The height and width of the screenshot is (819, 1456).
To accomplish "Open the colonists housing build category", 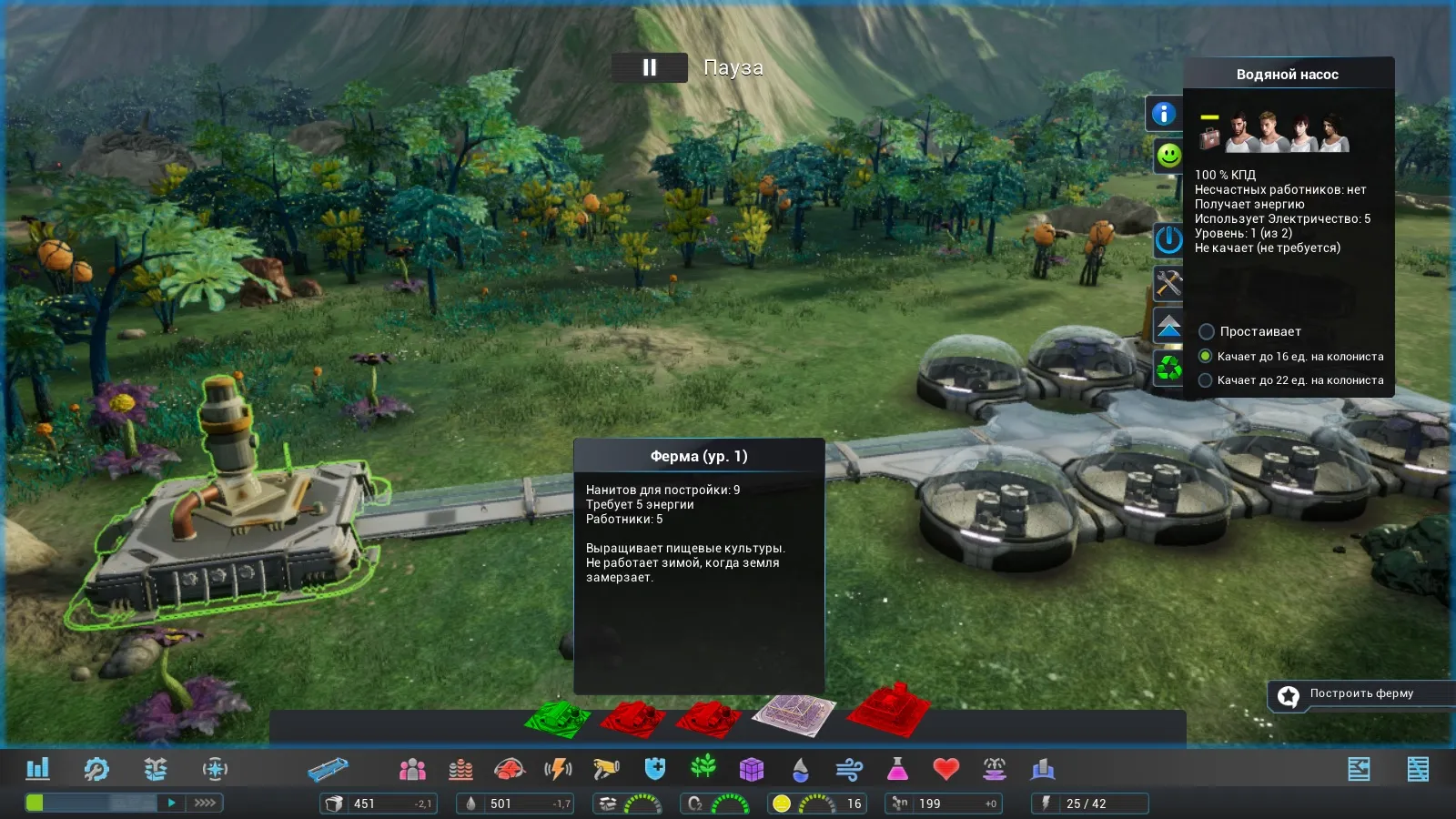I will tap(412, 770).
